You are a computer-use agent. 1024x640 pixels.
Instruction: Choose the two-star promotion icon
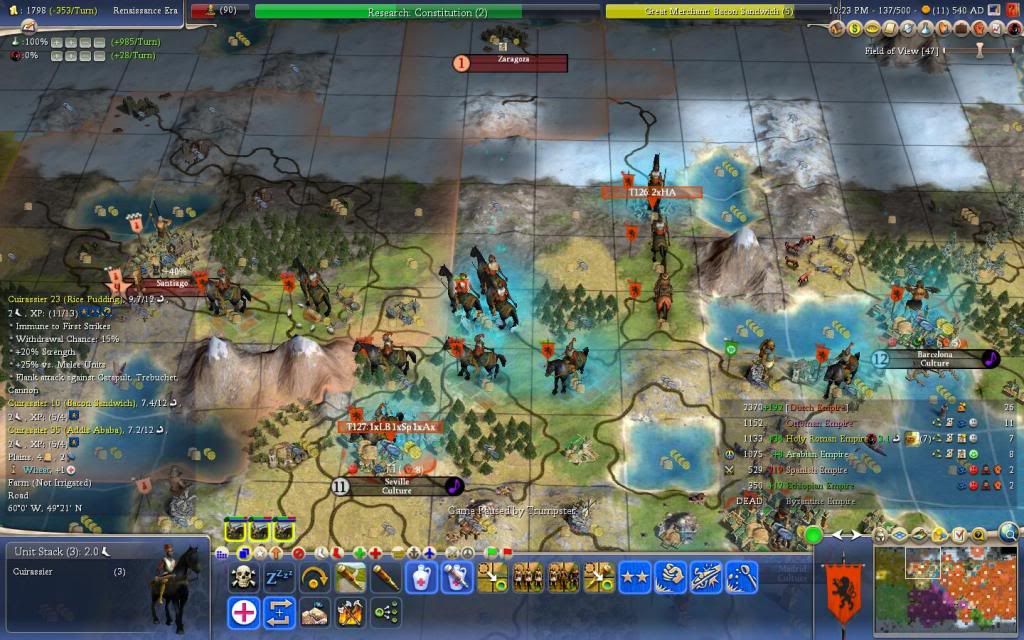(634, 577)
